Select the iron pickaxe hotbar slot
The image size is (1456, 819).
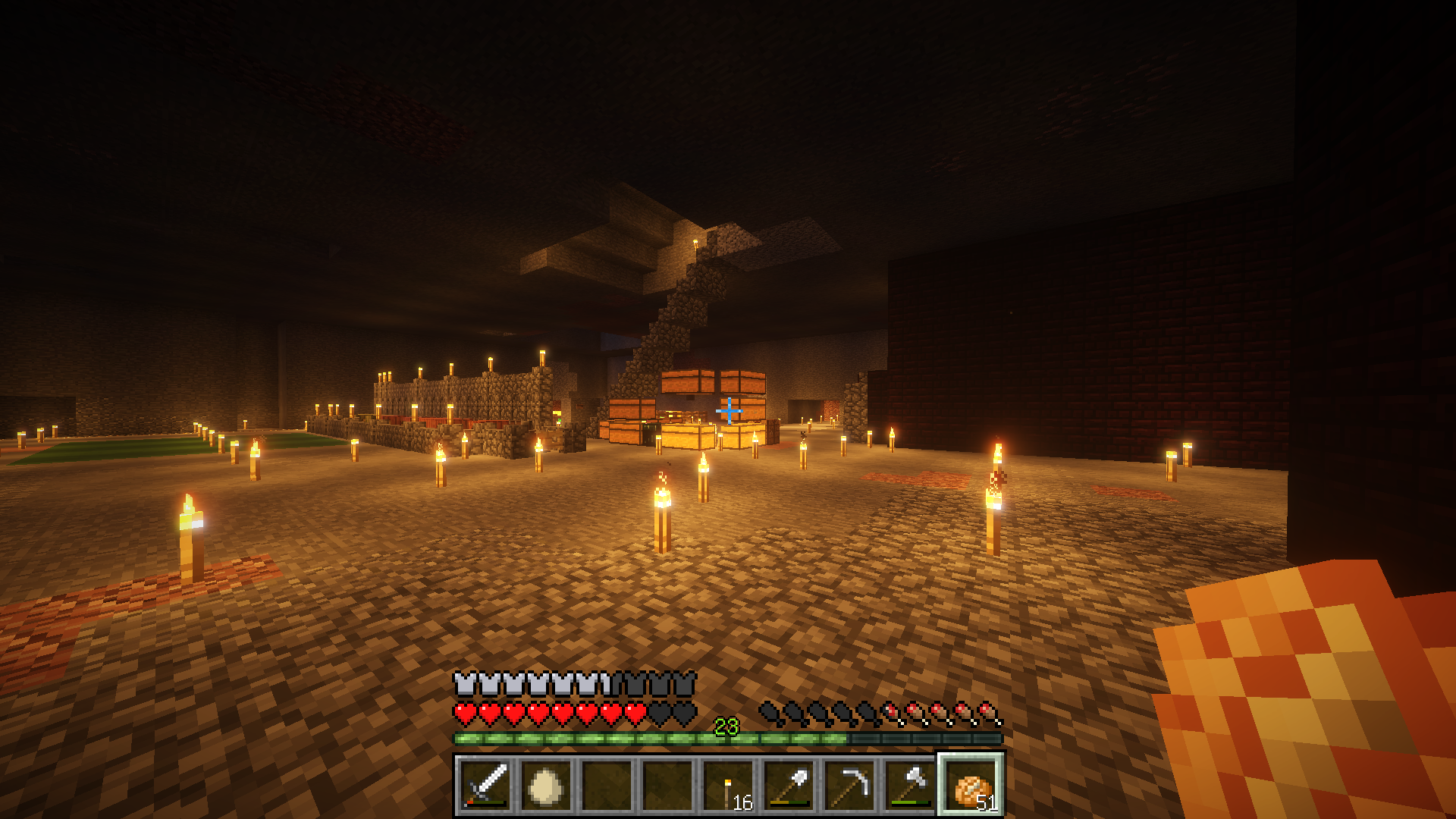849,786
